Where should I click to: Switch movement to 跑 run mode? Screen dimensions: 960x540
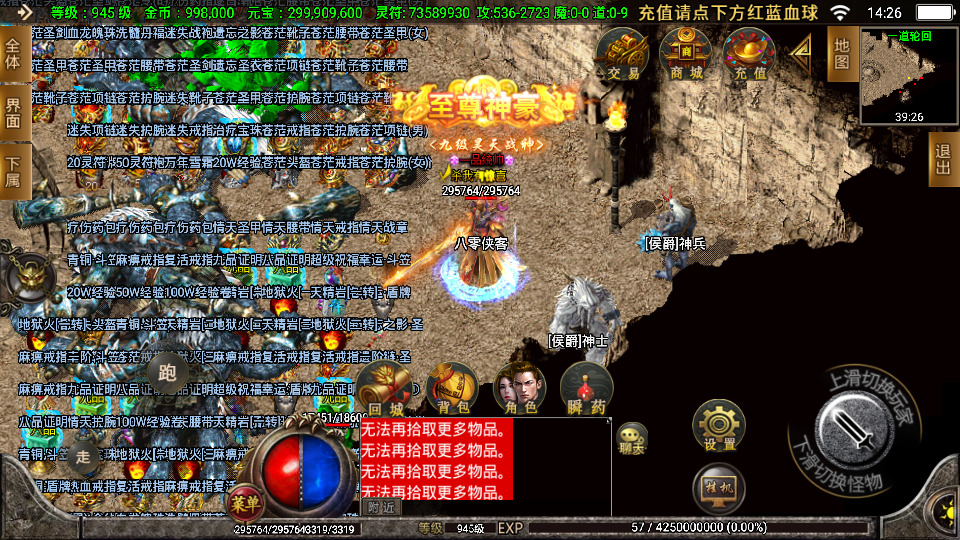(167, 373)
